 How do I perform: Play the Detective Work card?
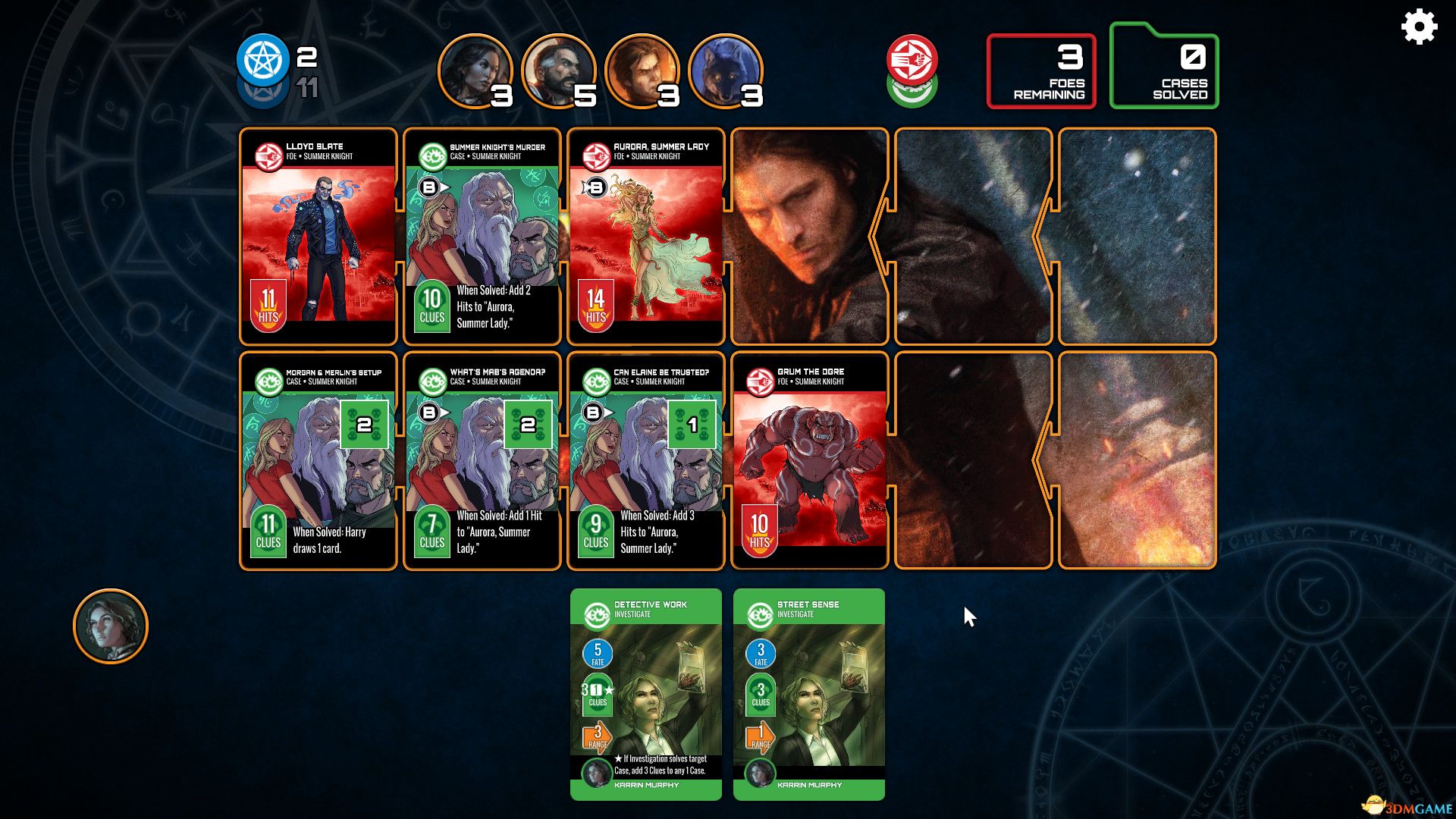coord(646,698)
